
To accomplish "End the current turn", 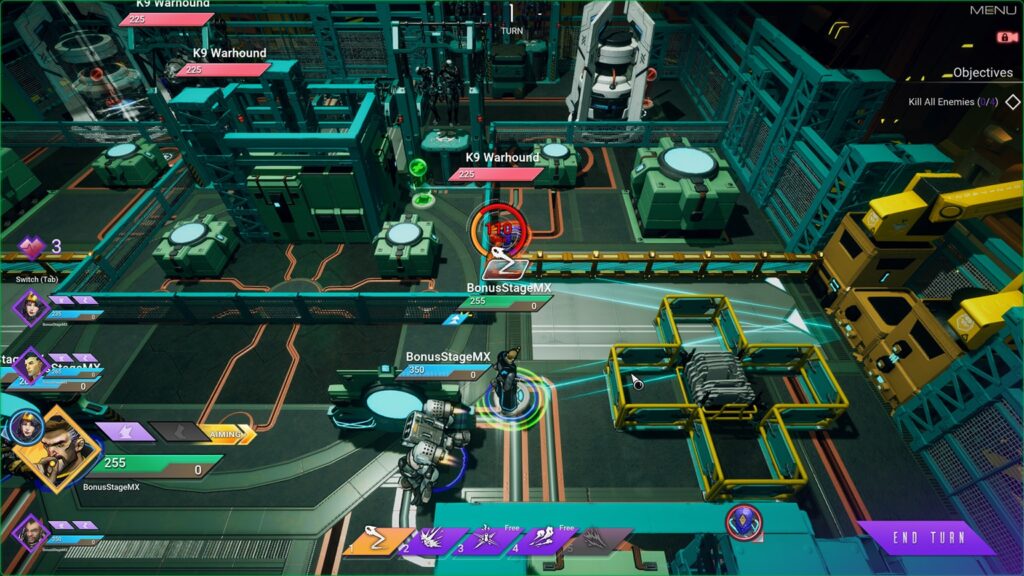I will [x=927, y=538].
